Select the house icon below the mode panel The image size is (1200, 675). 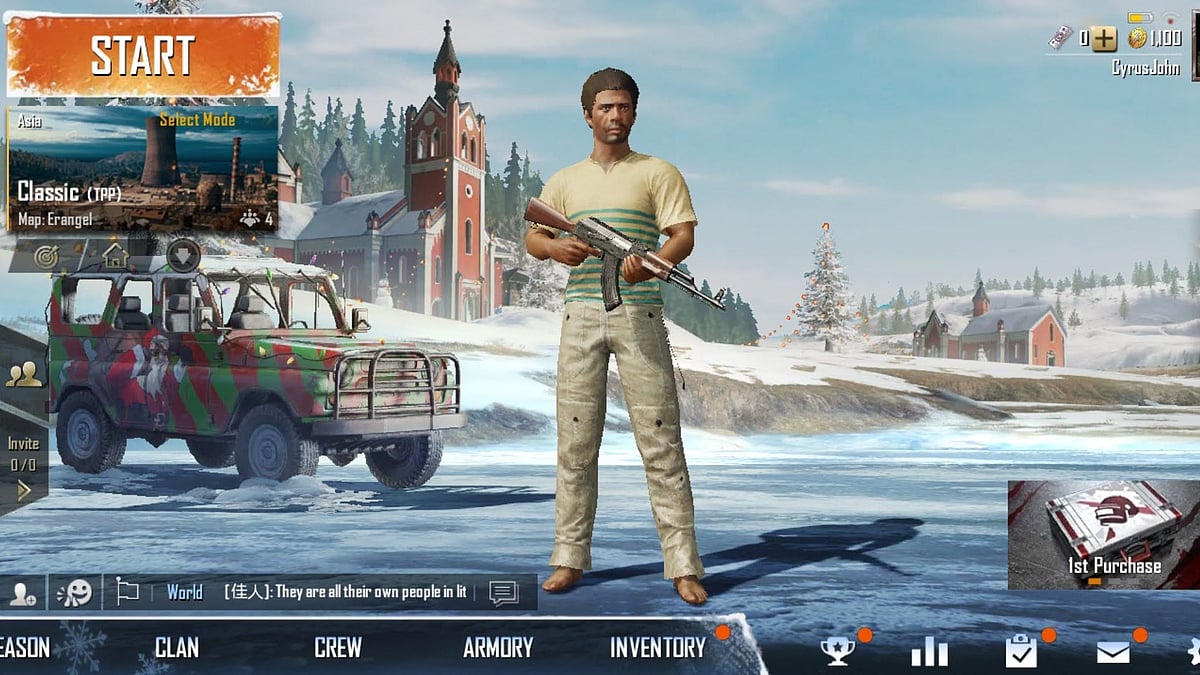[116, 256]
